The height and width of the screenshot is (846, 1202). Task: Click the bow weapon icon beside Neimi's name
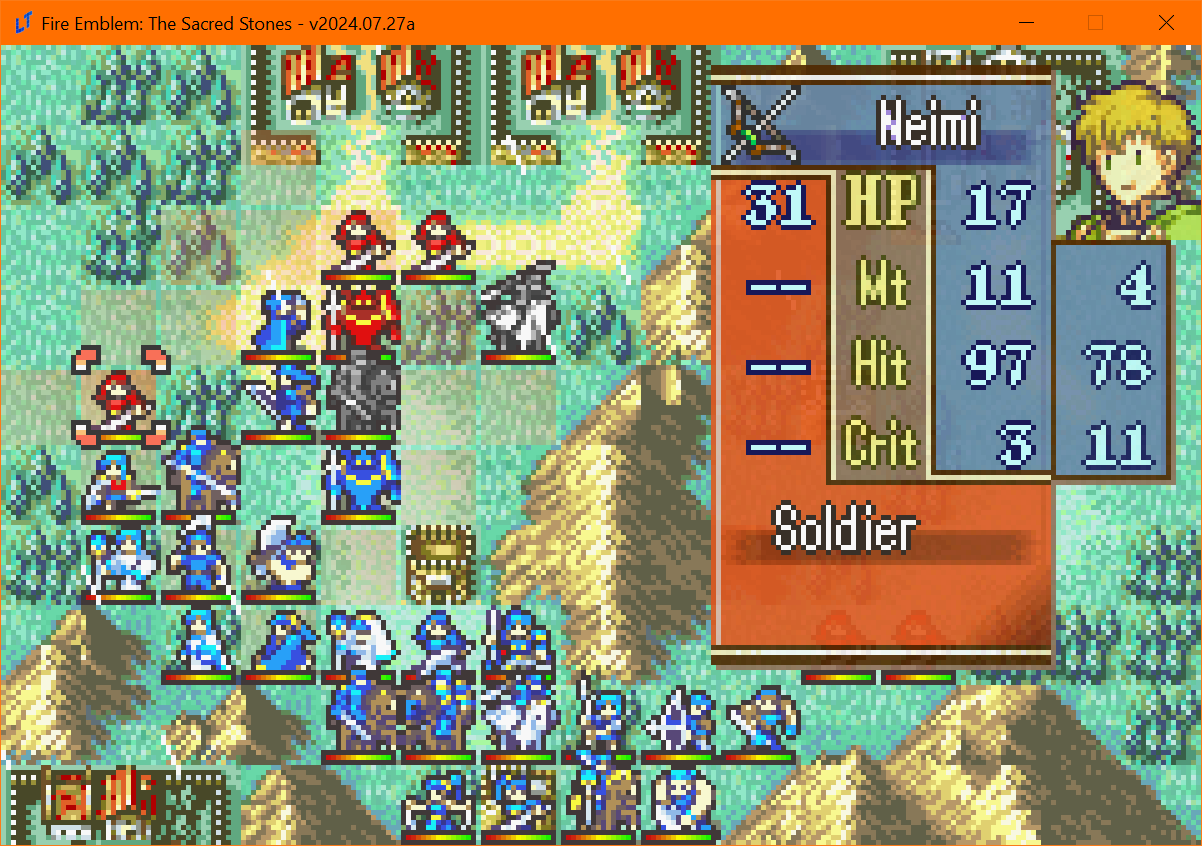point(760,126)
